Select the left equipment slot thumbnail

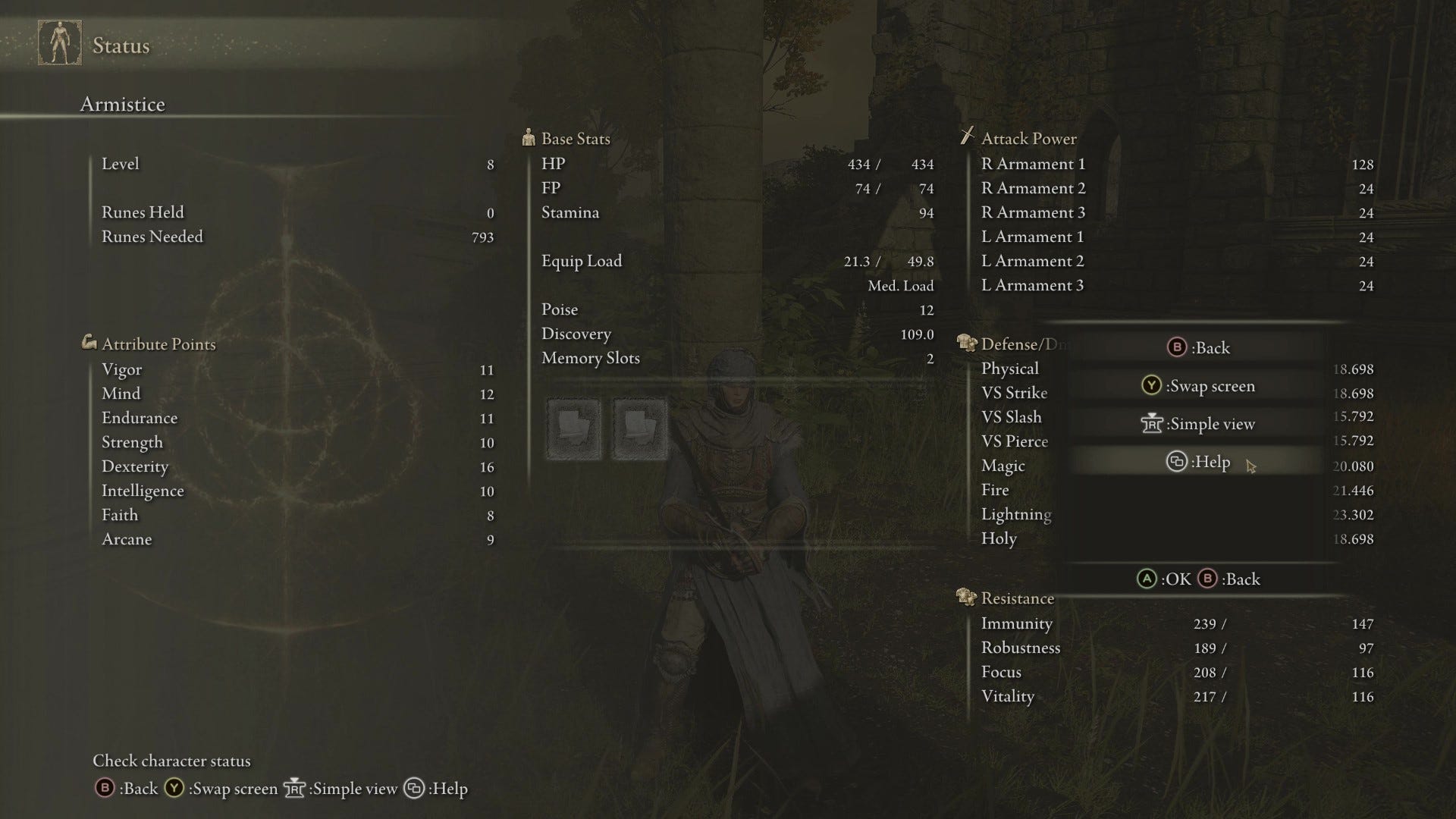click(574, 427)
